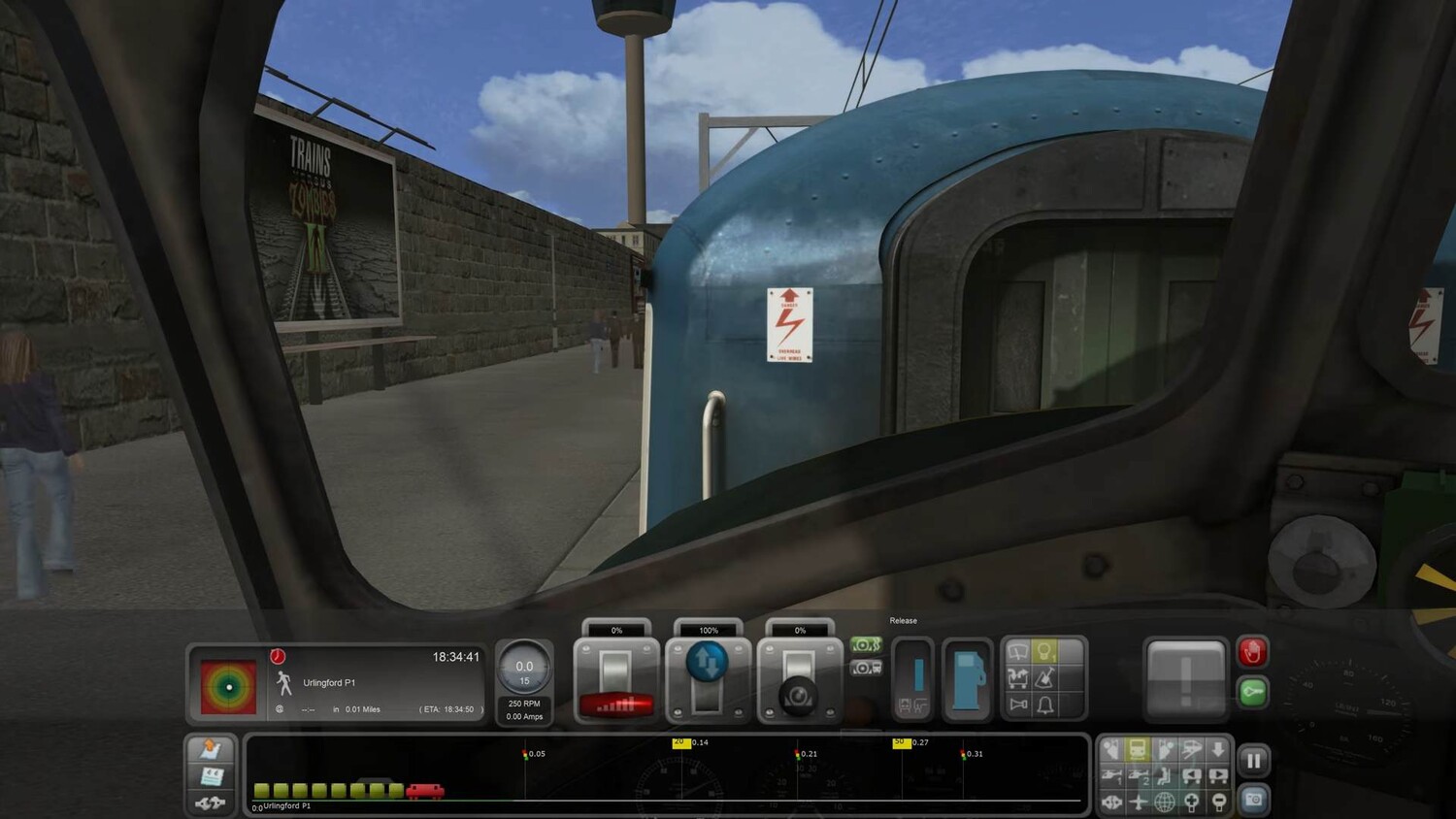Open the 2D map button with orange arrow
This screenshot has width=1456, height=819.
(211, 749)
